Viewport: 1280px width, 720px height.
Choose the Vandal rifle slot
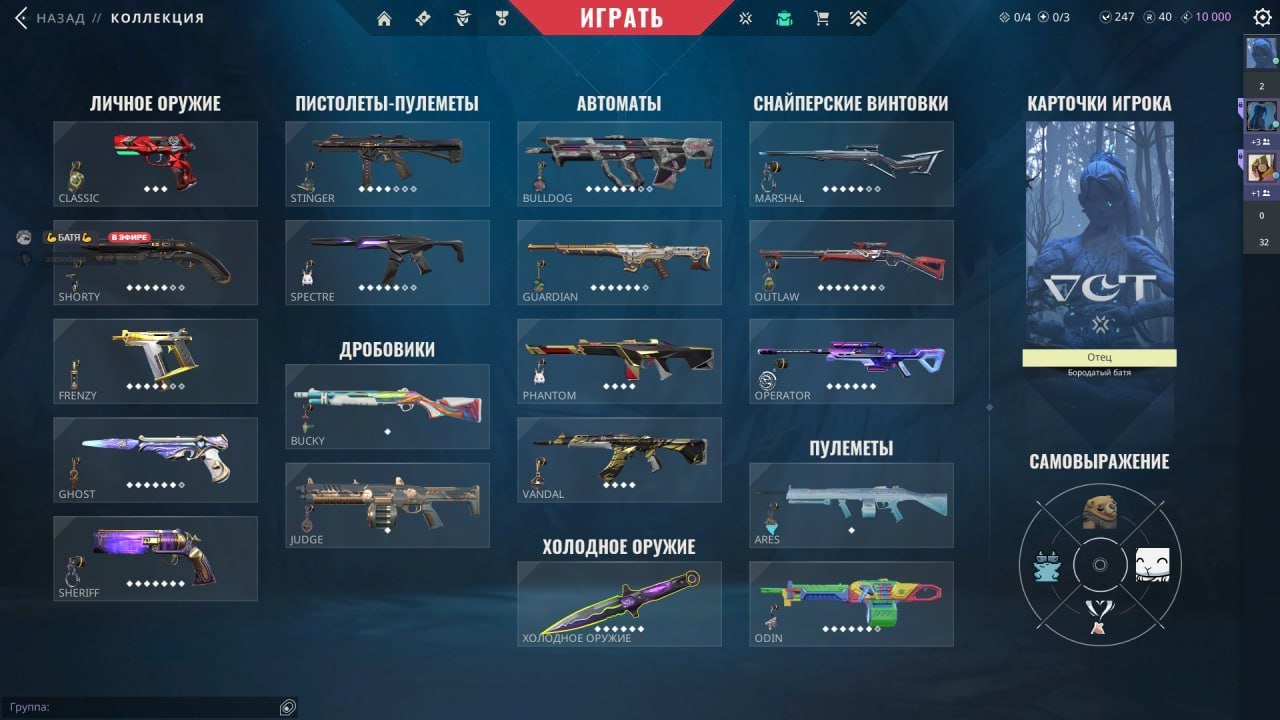(x=619, y=459)
